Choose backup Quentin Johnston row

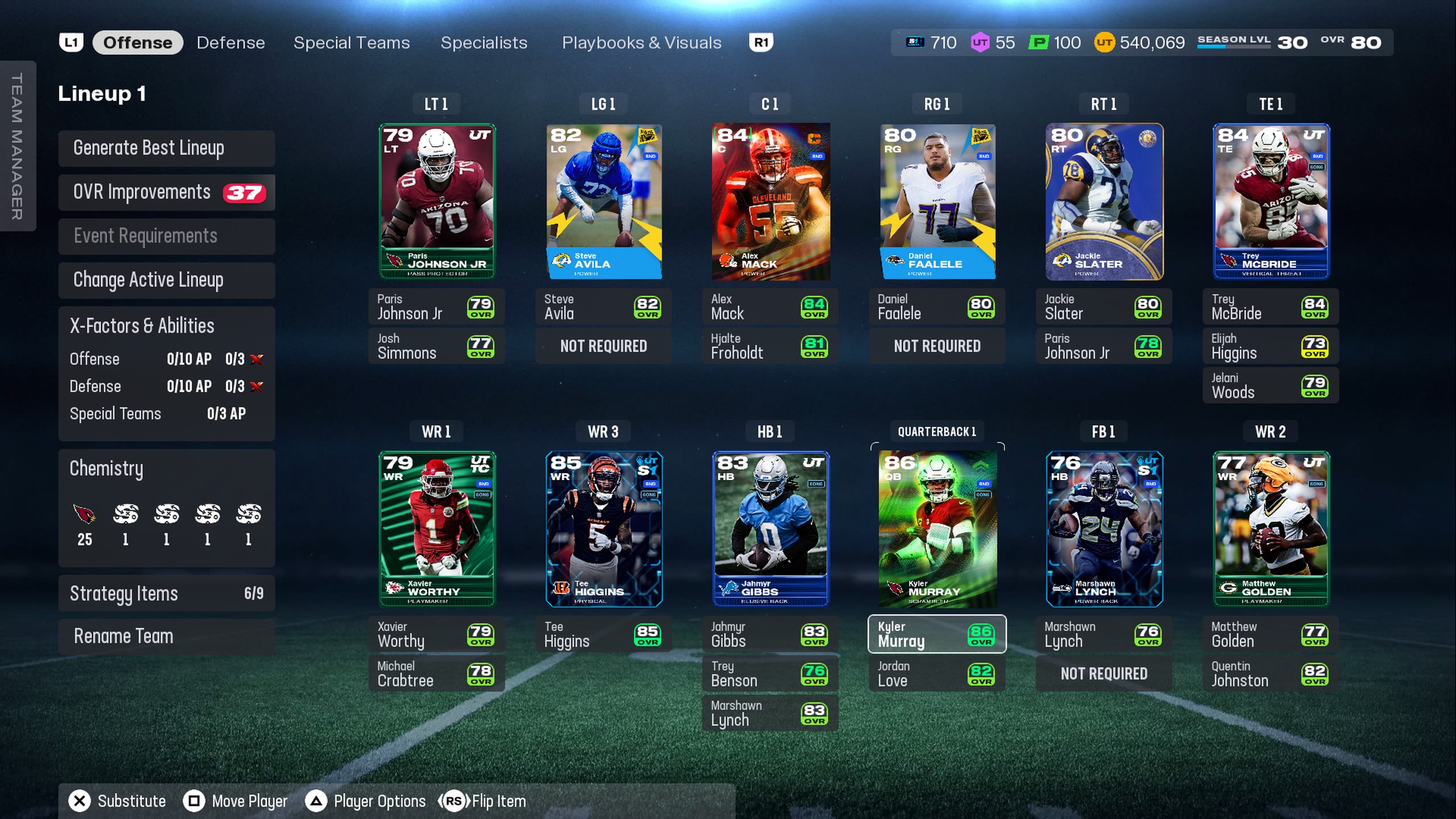[x=1271, y=674]
